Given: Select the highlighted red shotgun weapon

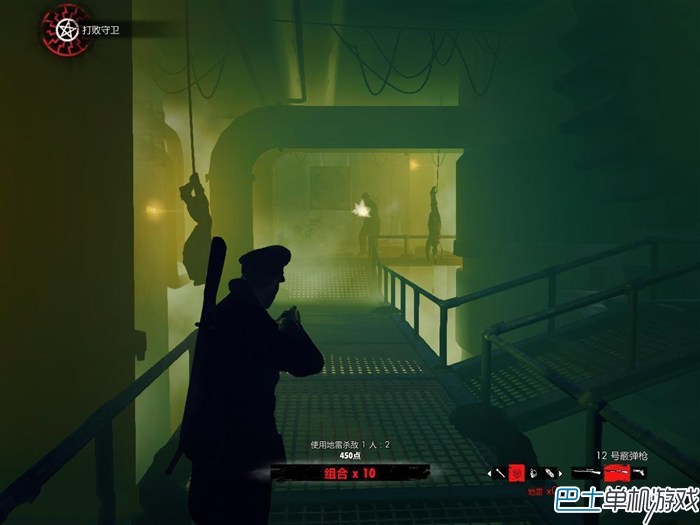Looking at the screenshot, I should tap(617, 473).
